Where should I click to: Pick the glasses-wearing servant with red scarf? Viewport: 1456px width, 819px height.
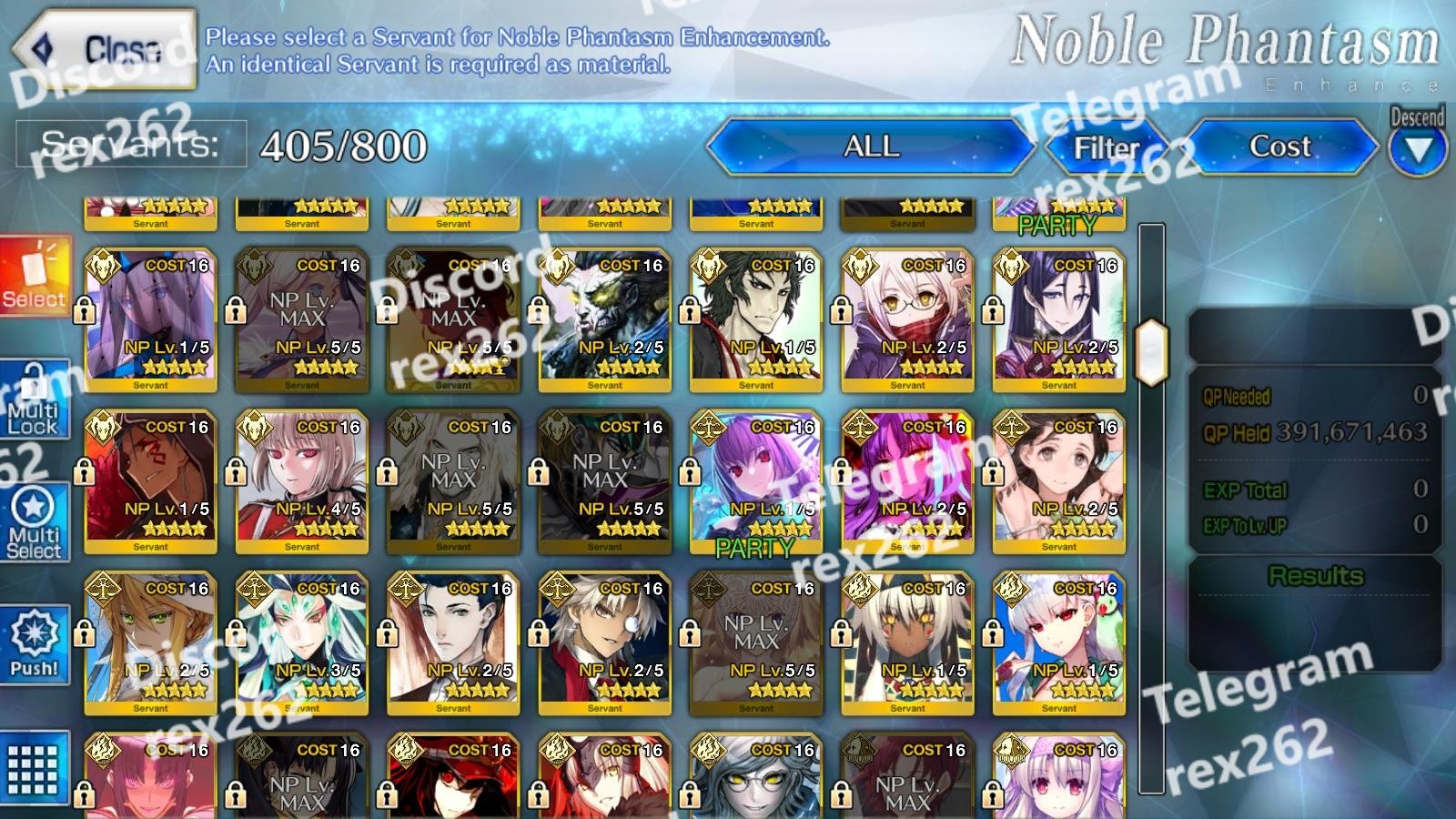pos(907,318)
